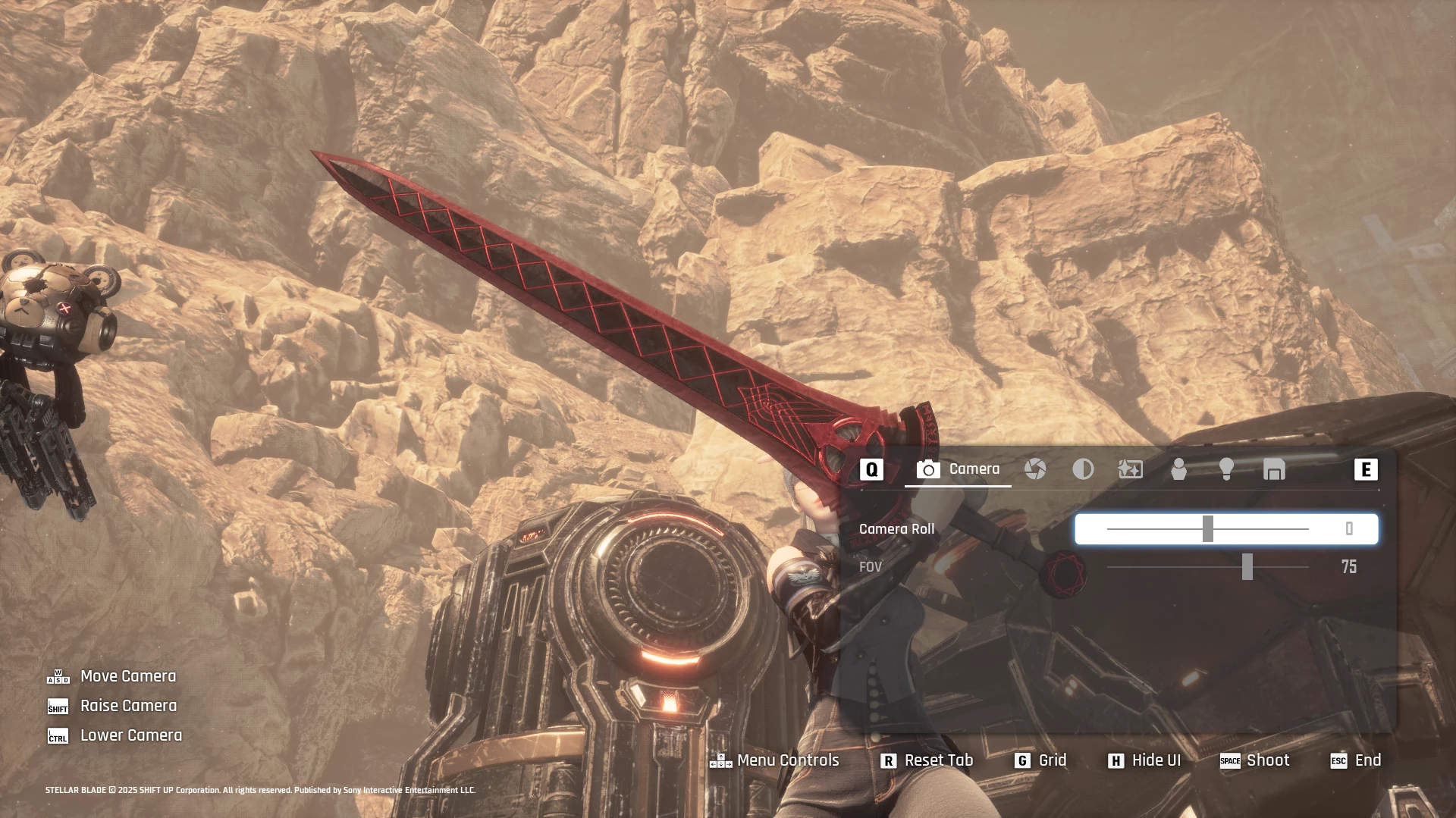Open the character silhouette tab

click(1178, 469)
